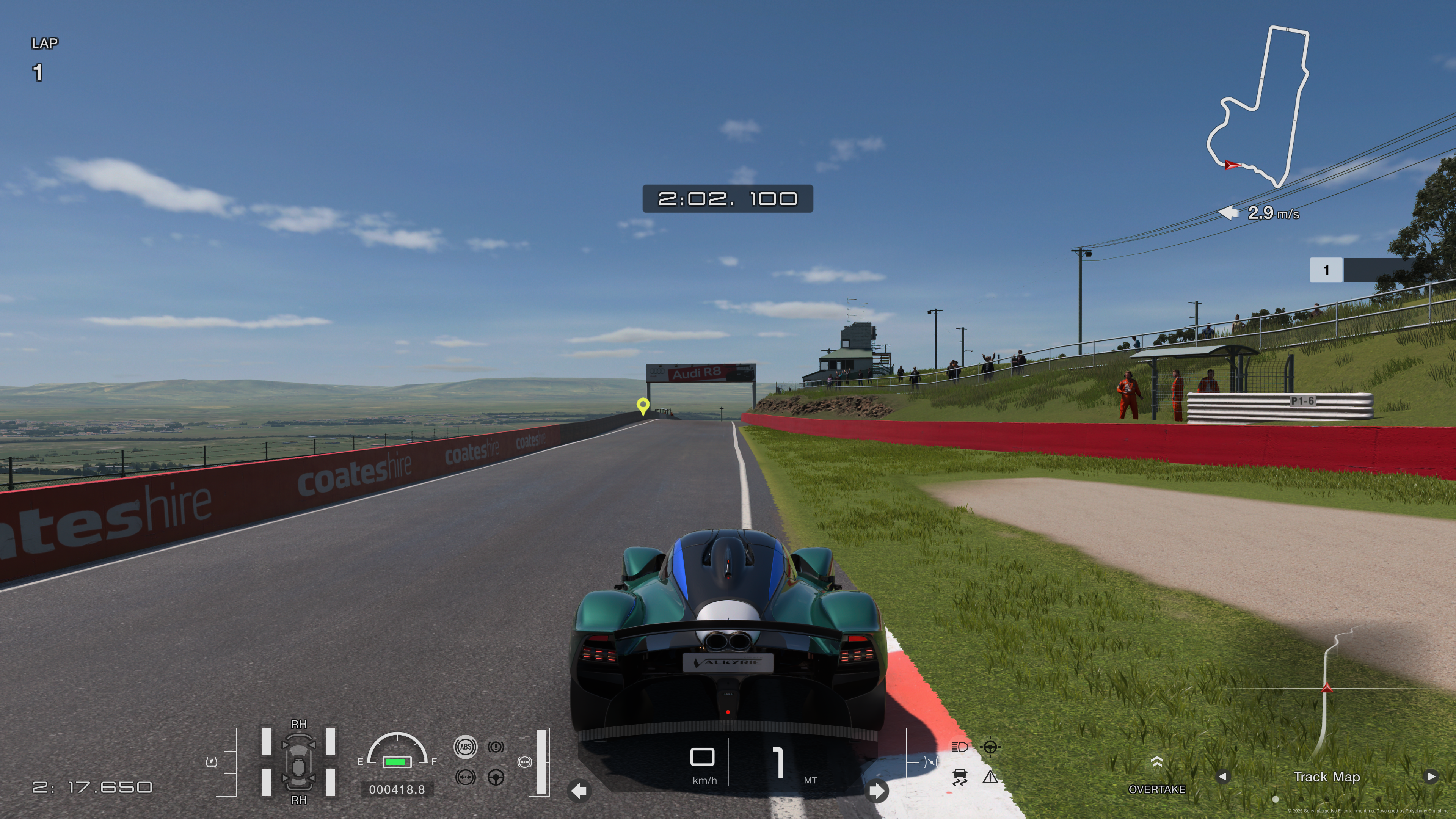
Task: Toggle the ABS indicator icon
Action: (465, 747)
